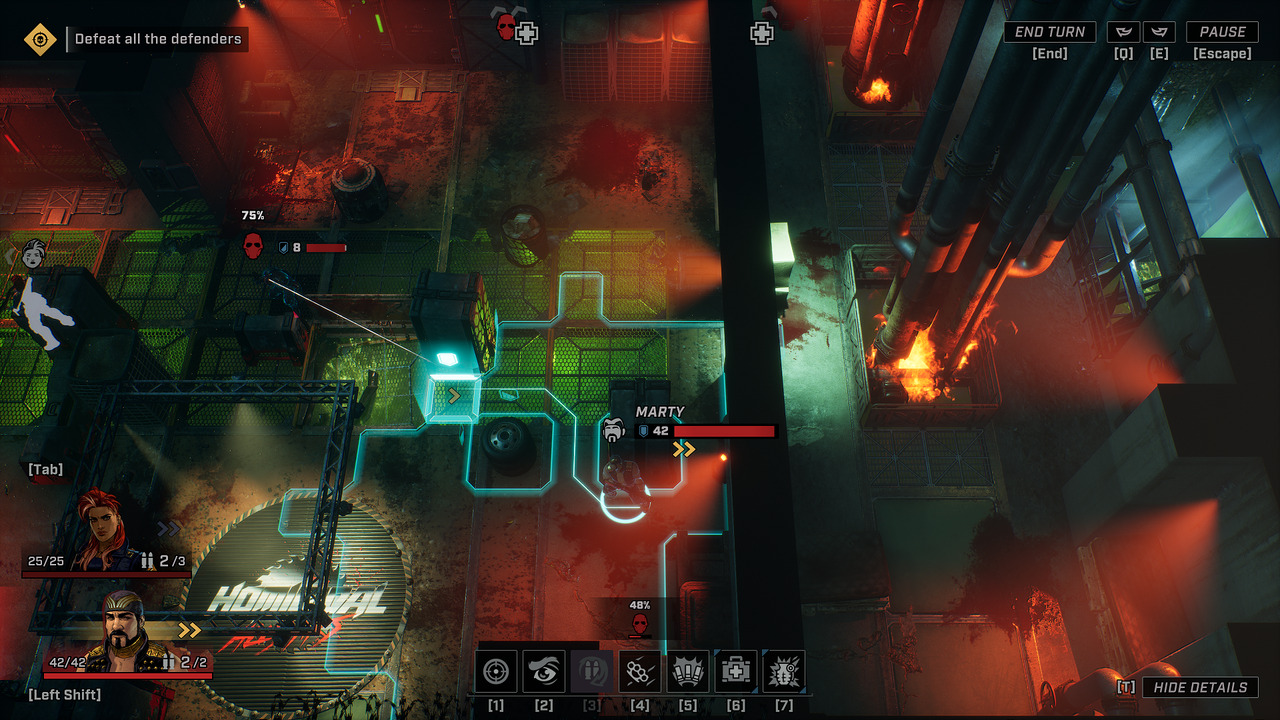Click the grey-haired character portrait above the silhouette
The image size is (1280, 720).
[x=35, y=253]
